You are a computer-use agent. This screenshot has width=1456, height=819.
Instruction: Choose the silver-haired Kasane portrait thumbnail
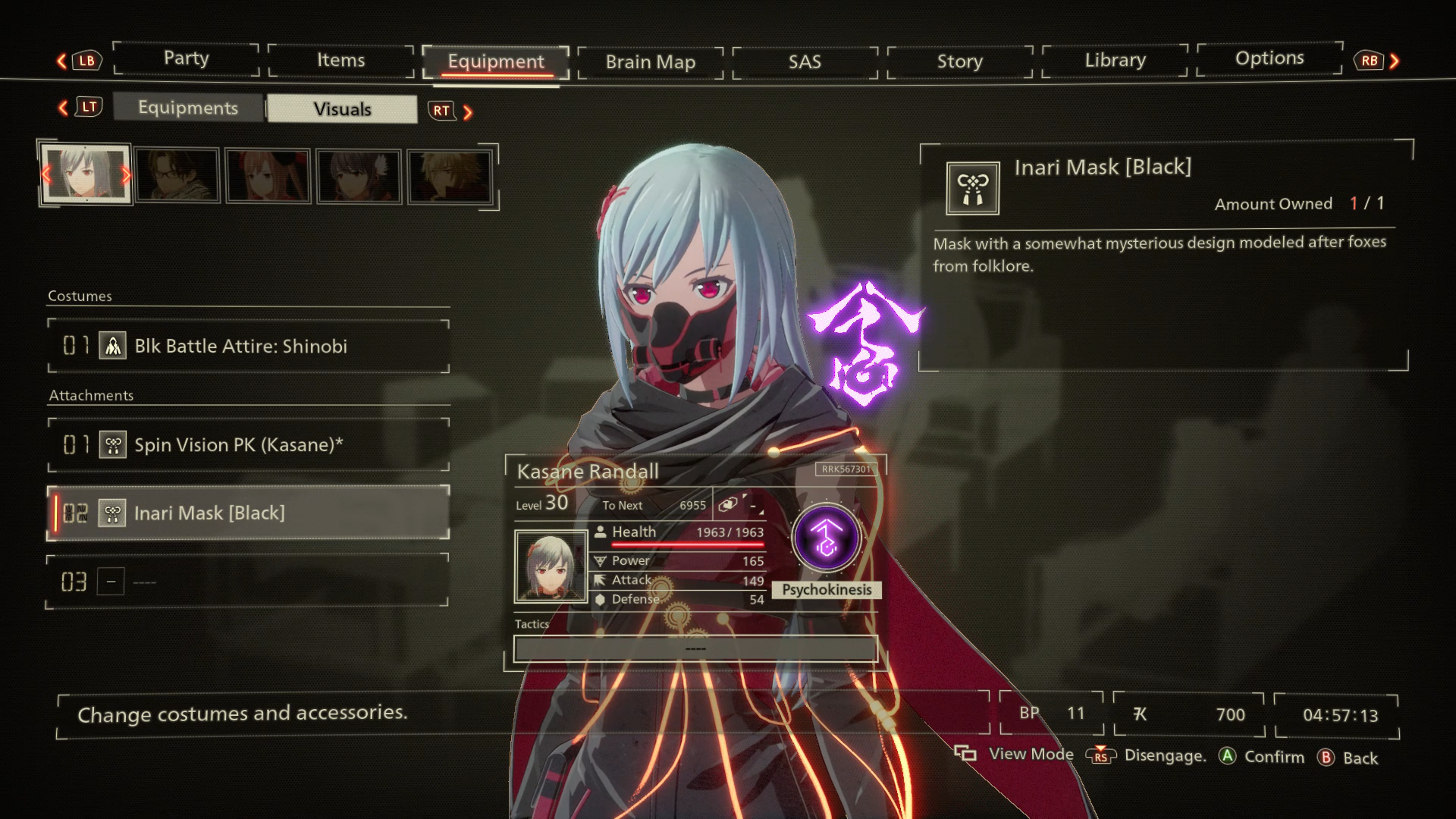pos(86,174)
